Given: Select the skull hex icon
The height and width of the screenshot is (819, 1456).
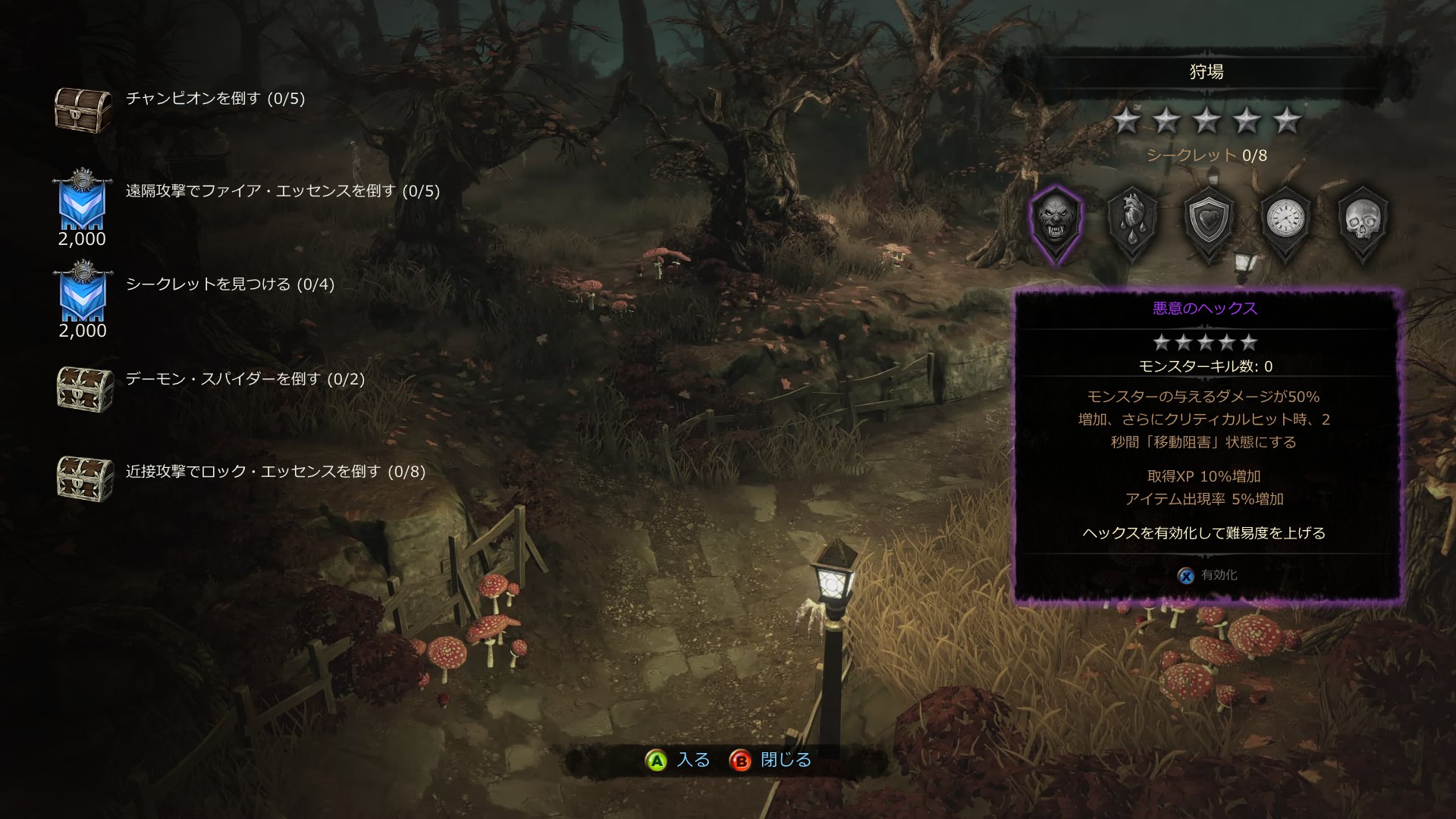Looking at the screenshot, I should [1363, 221].
